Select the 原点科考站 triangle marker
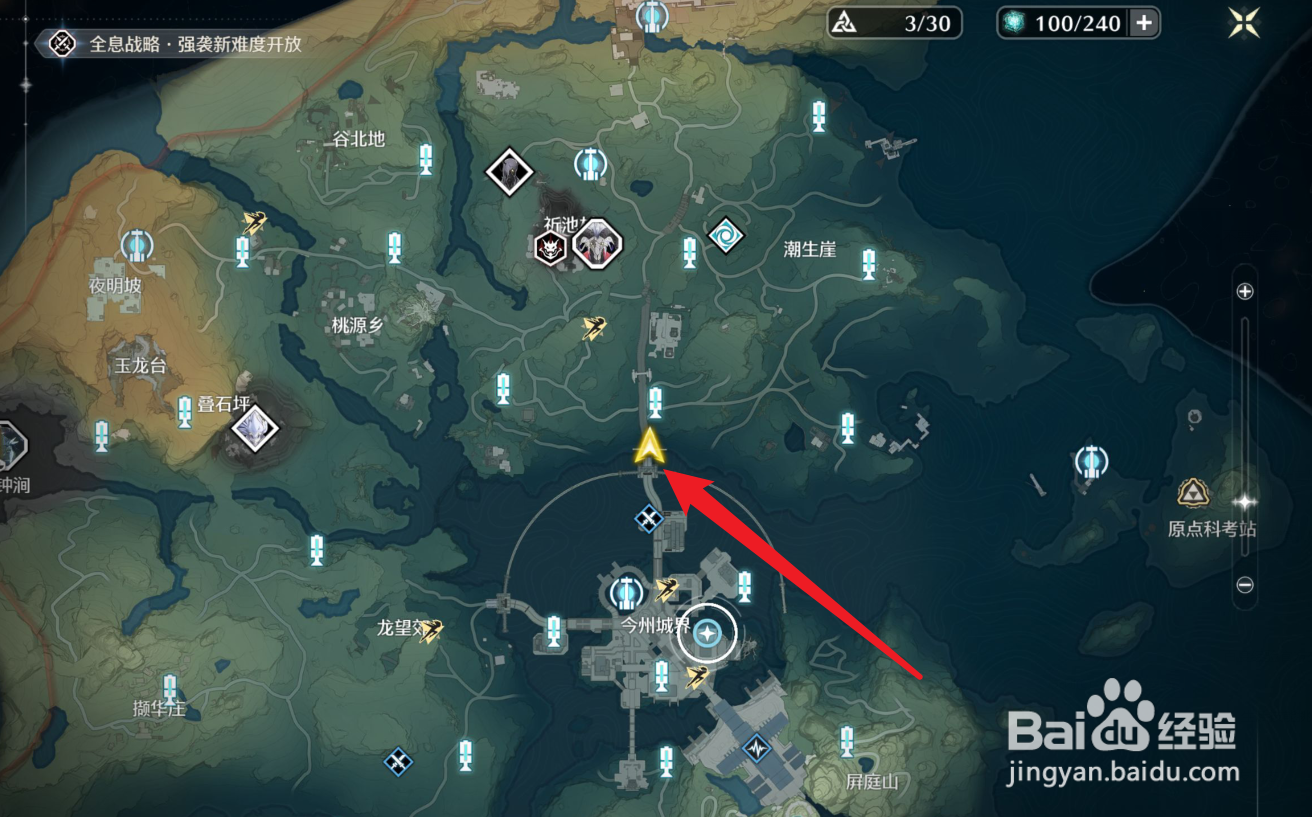1312x817 pixels. [1191, 491]
